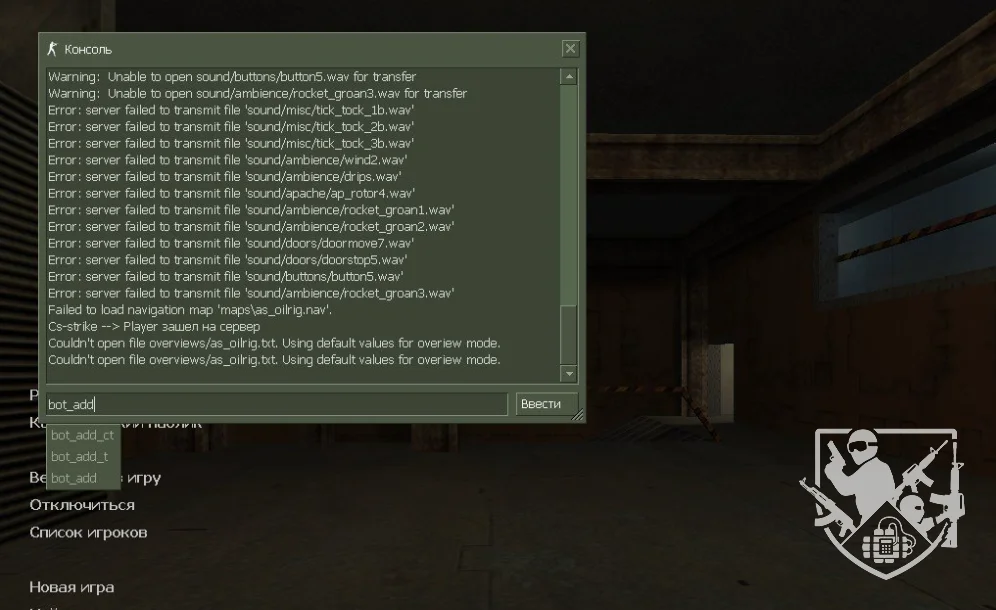Select the bot_add_t suggestion
The image size is (996, 610).
(80, 457)
